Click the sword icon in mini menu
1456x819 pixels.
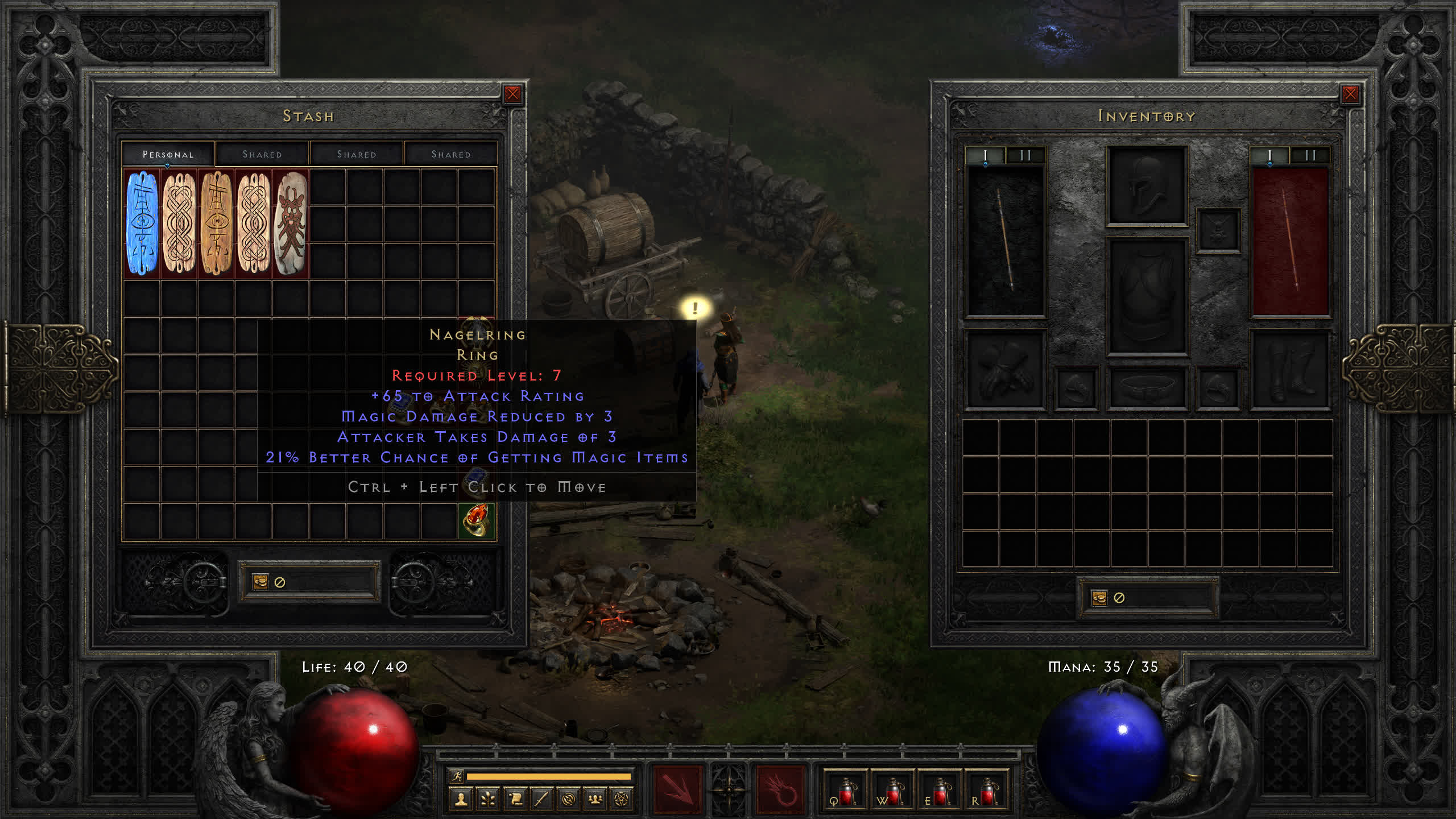pyautogui.click(x=541, y=800)
